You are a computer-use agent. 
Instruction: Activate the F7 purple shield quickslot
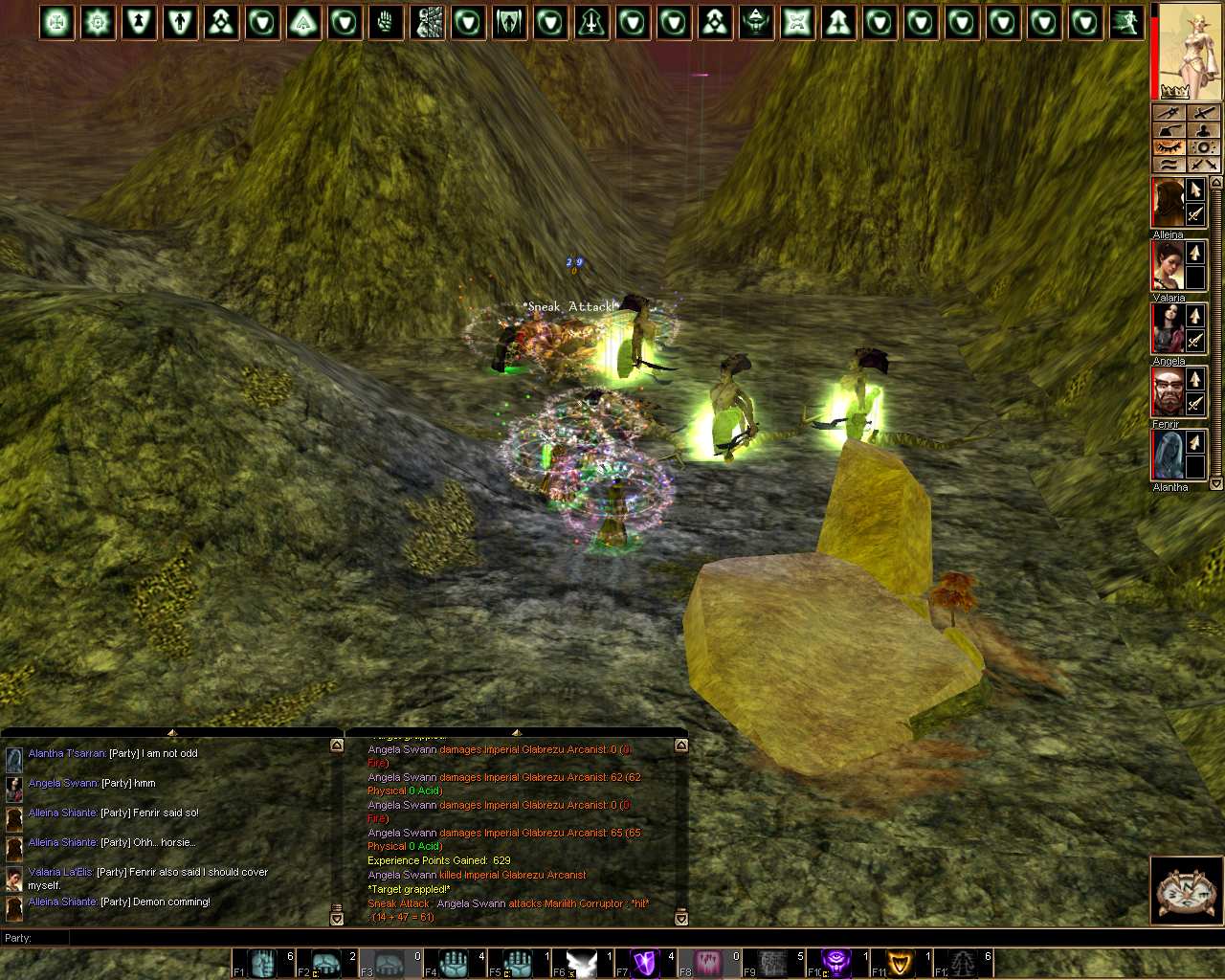coord(644,963)
